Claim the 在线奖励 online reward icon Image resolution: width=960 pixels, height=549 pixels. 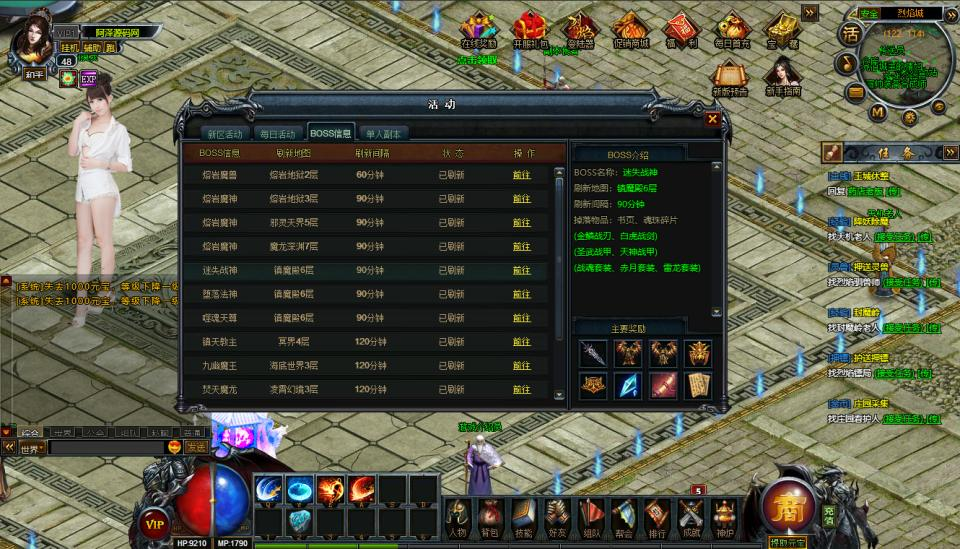[x=478, y=30]
